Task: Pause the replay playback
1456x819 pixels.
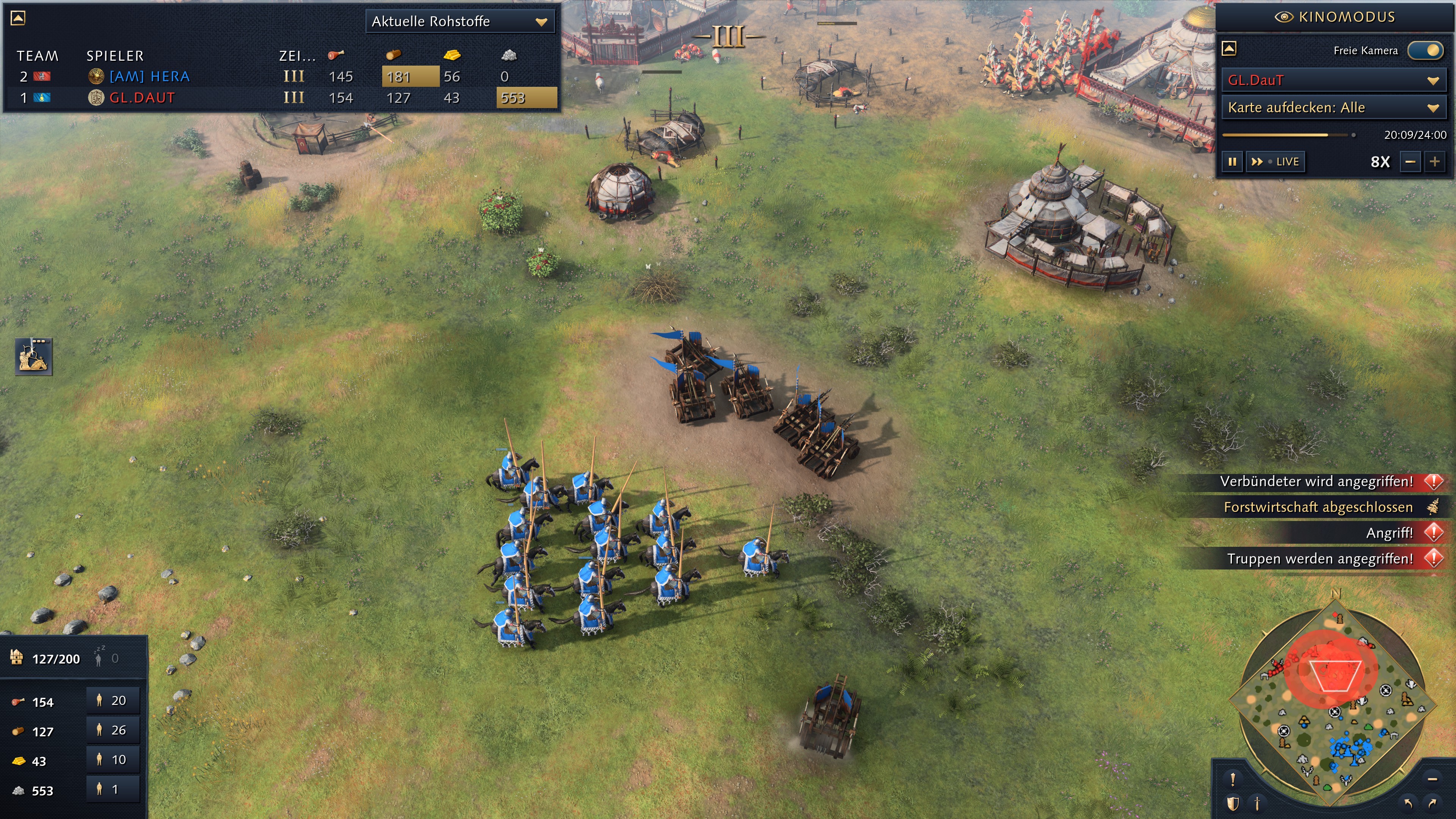Action: [1232, 162]
